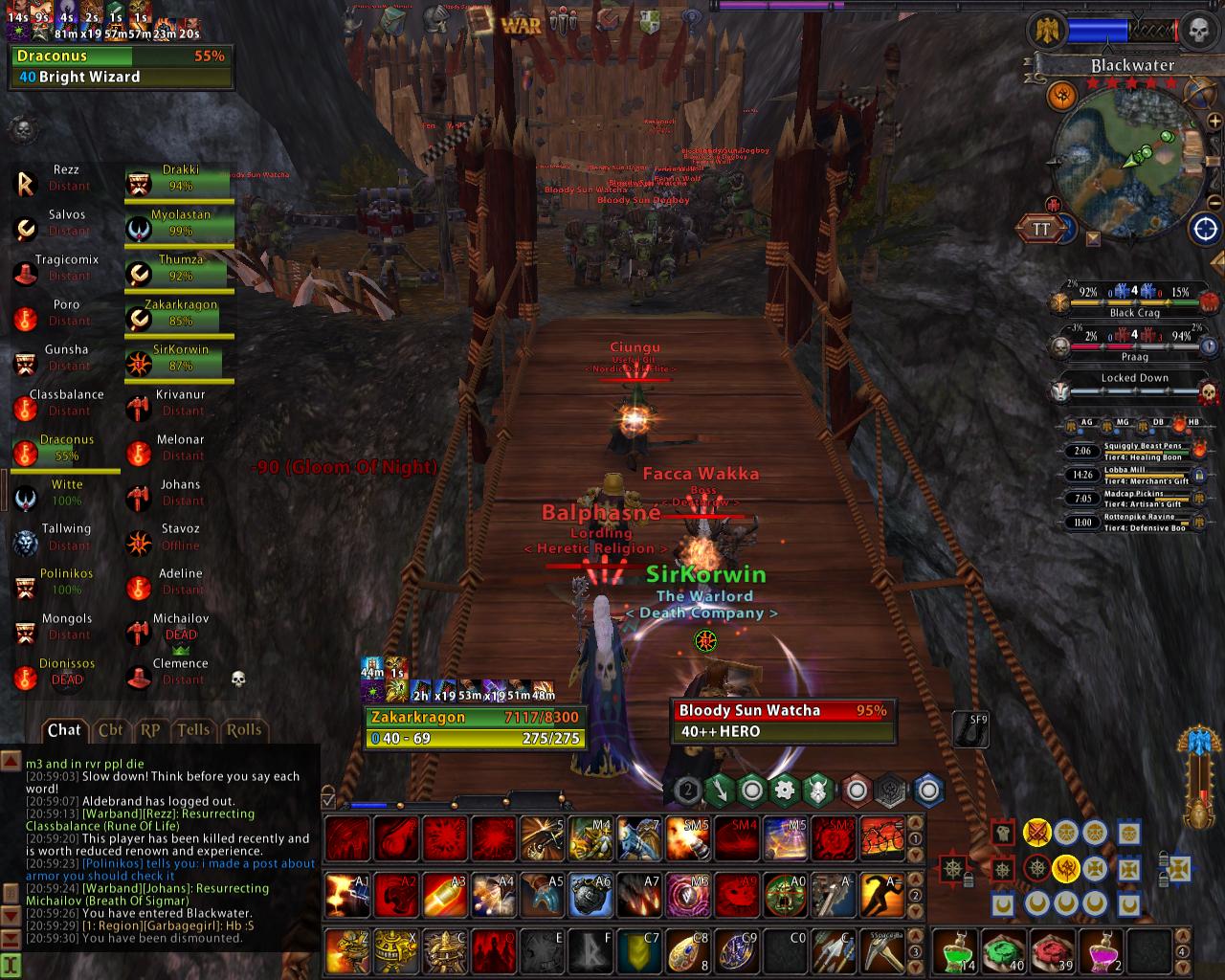Open the WAR menu logo button

pyautogui.click(x=520, y=24)
